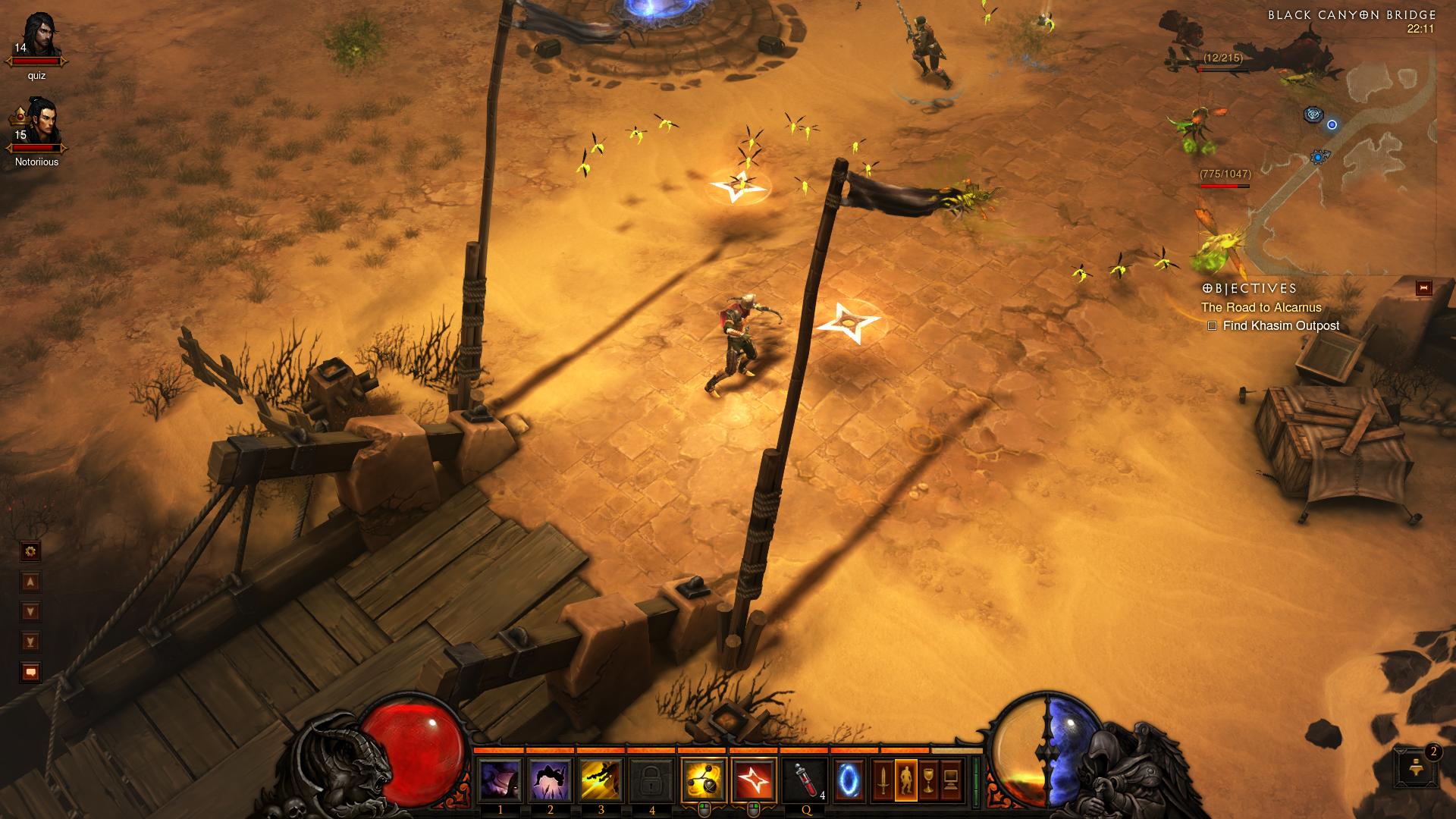The image size is (1456, 819).
Task: Open the character inventory figure icon
Action: (x=906, y=780)
